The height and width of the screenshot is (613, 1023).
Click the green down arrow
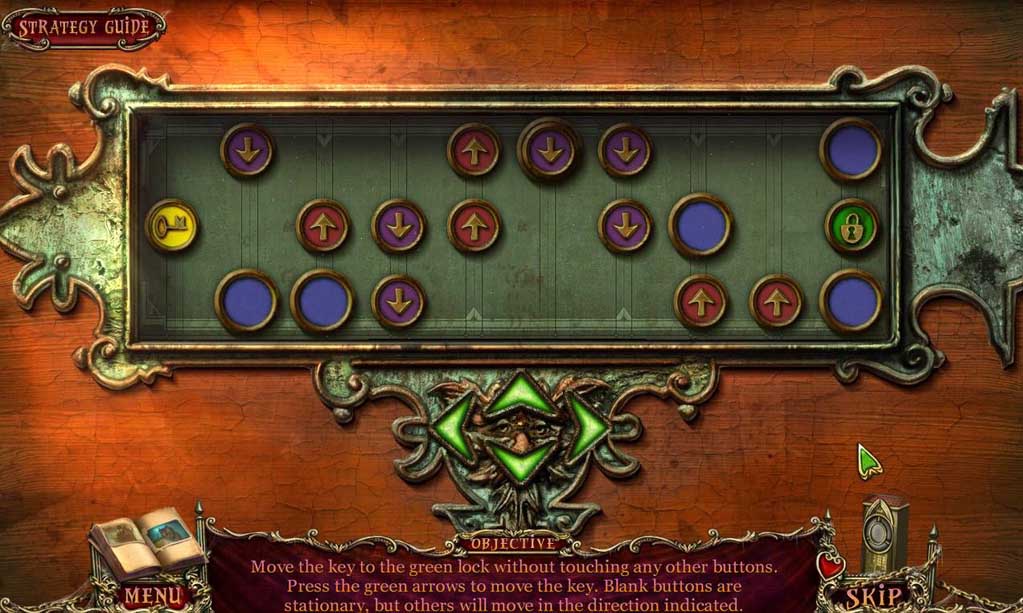click(x=520, y=459)
